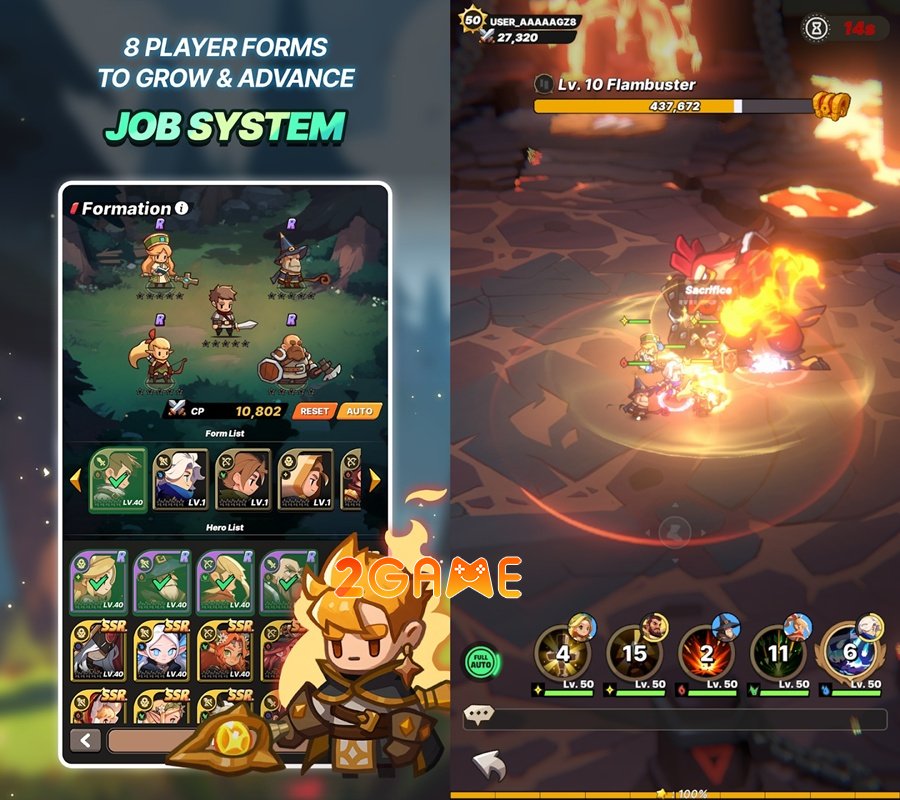Select the silver-haired blue-eyed SSR hero card

(x=161, y=650)
